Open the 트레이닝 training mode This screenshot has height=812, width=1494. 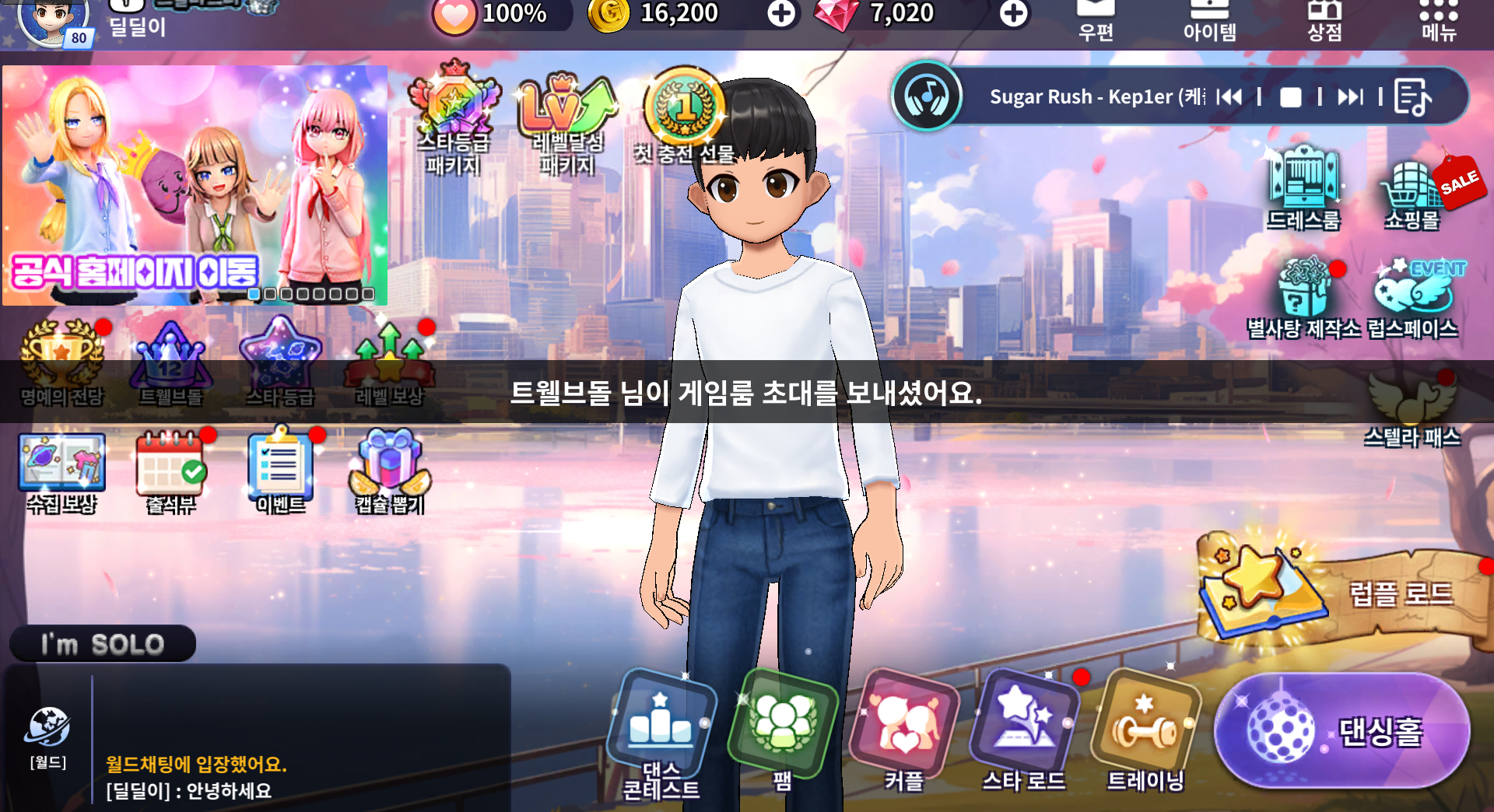coord(1145,730)
